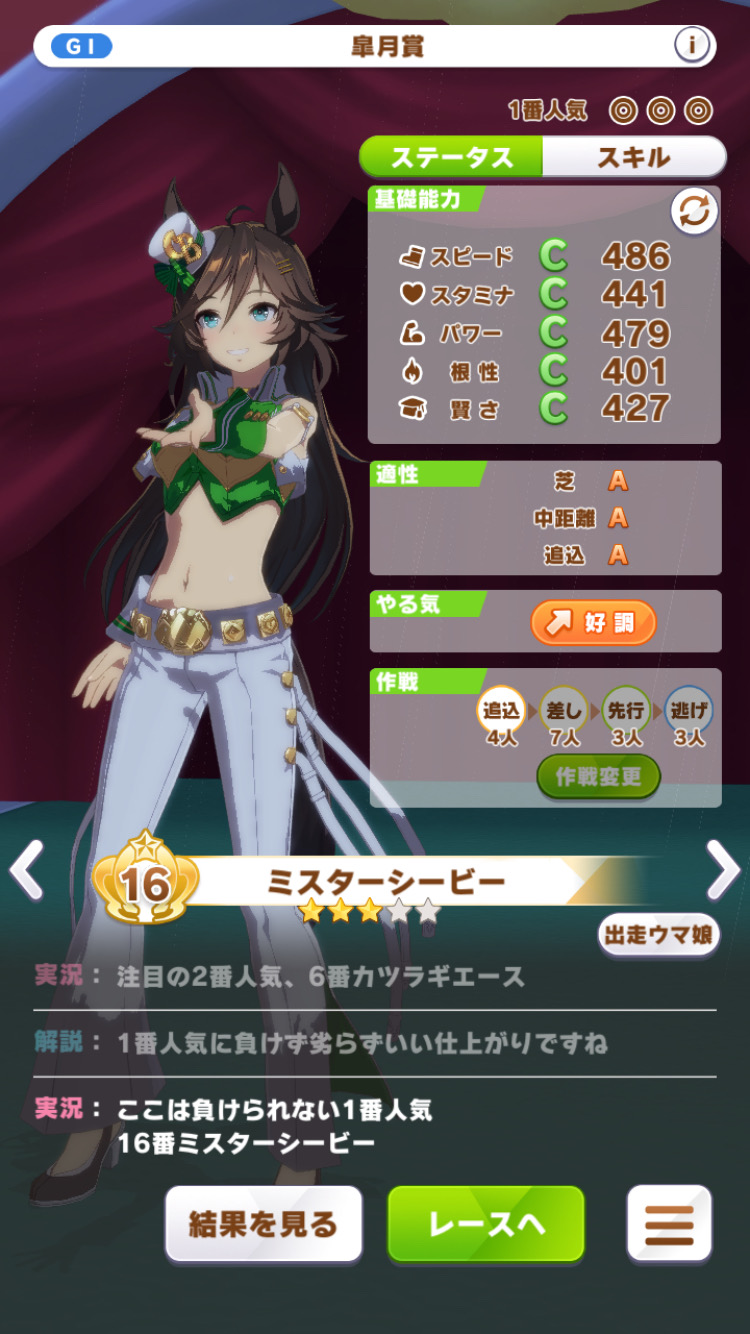Select the ステータス tab

tap(451, 157)
